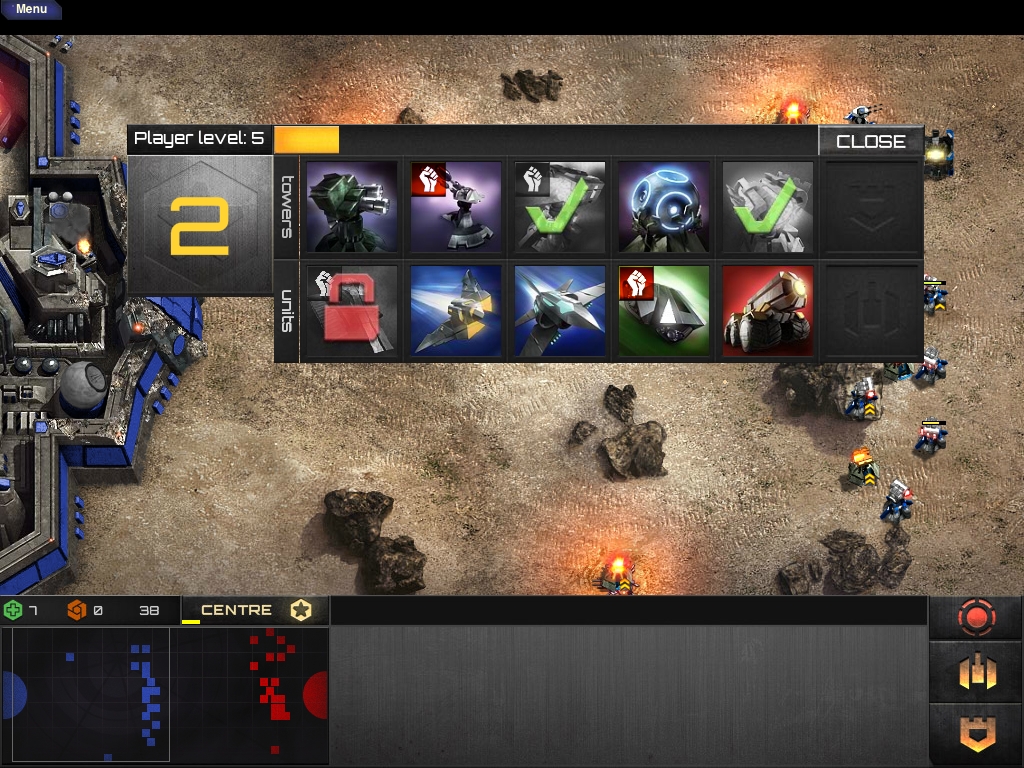Pick the black stealth ship on green
Image resolution: width=1024 pixels, height=768 pixels.
[x=664, y=310]
